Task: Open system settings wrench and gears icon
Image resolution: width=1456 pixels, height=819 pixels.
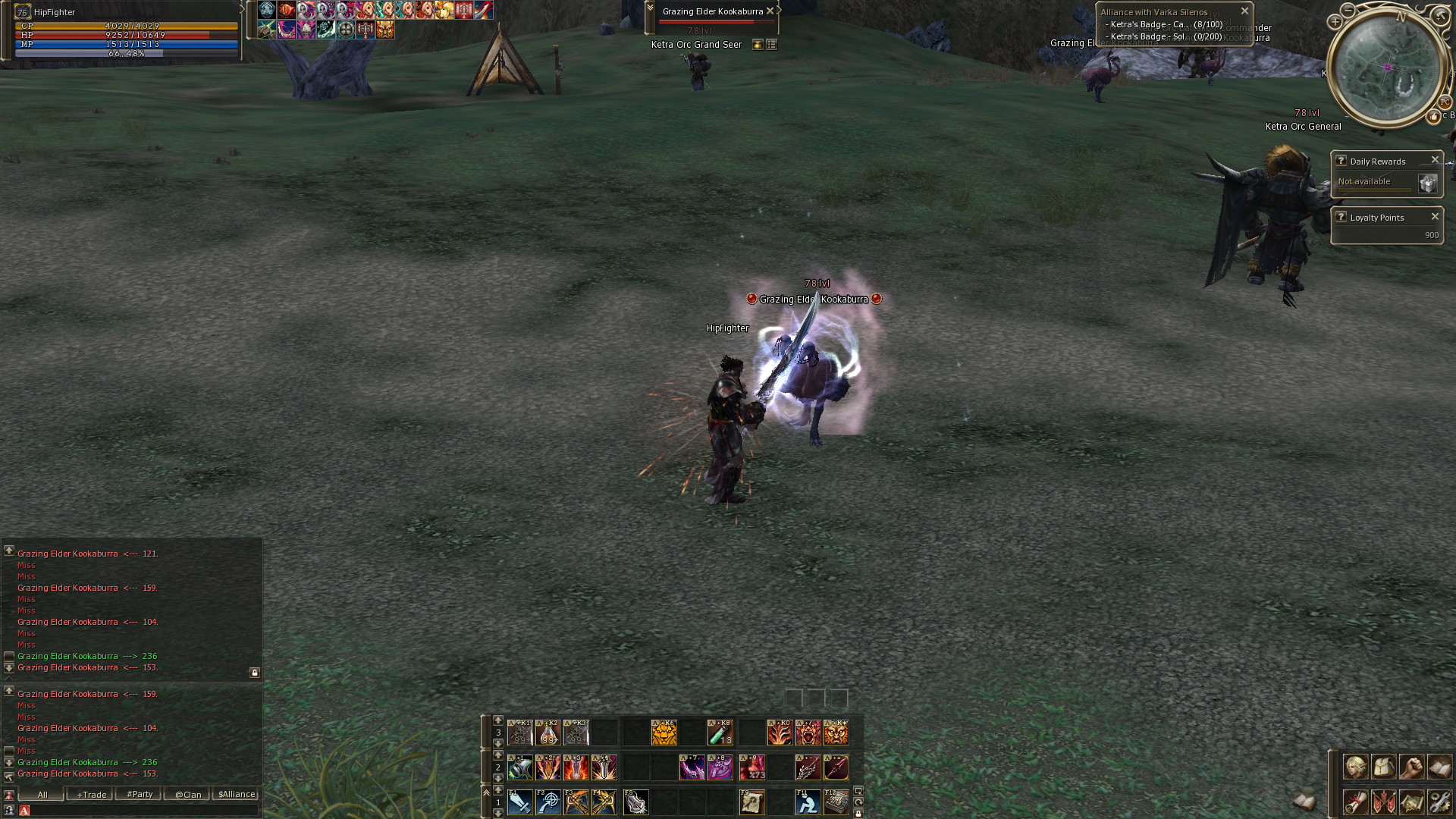Action: coord(1439,802)
